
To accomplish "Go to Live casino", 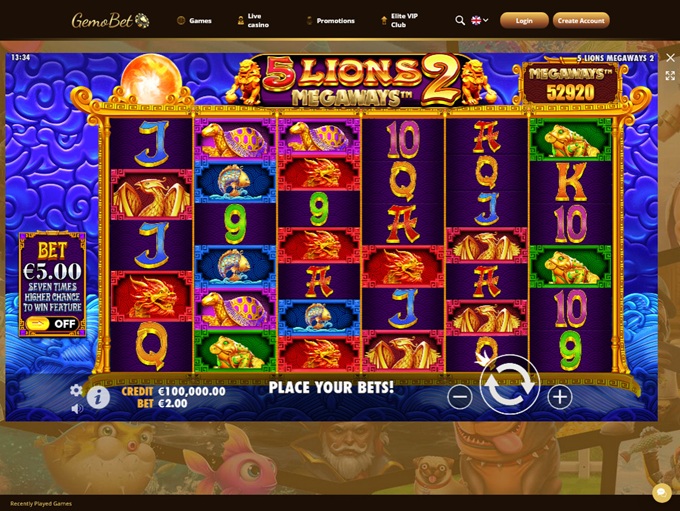I will pyautogui.click(x=258, y=20).
